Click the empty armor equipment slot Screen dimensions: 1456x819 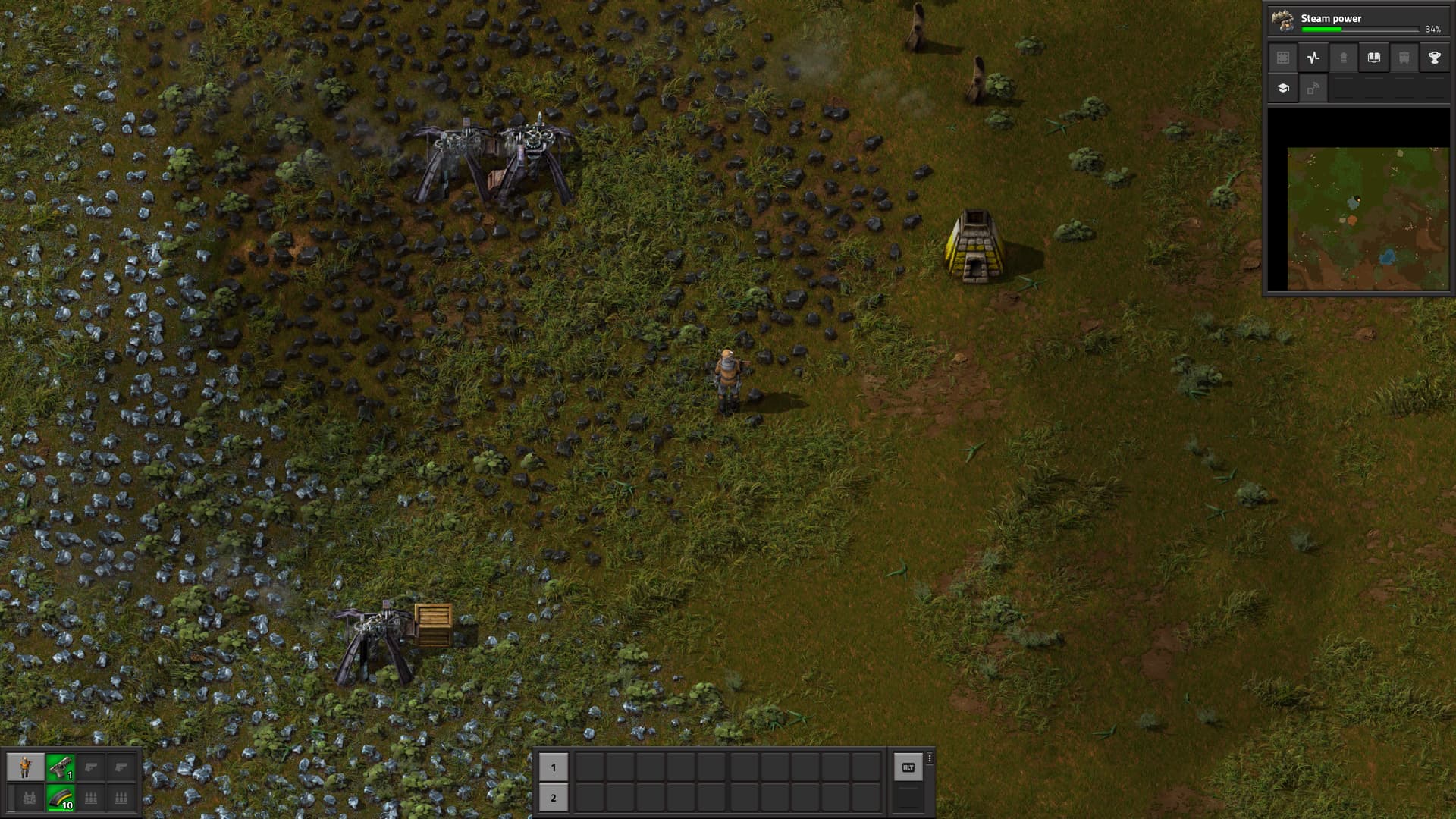click(30, 798)
